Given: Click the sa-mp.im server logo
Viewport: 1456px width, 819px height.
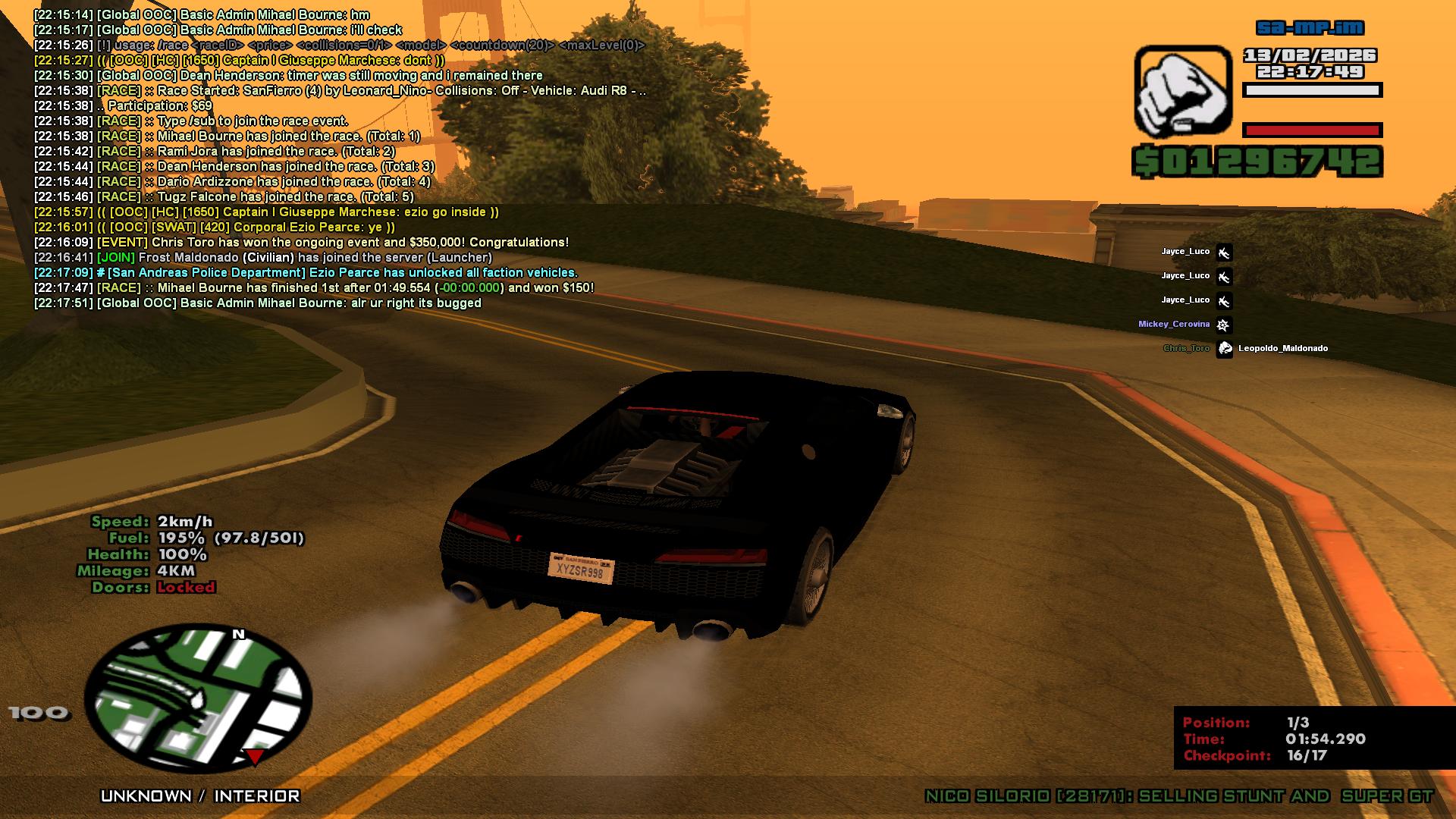Looking at the screenshot, I should pyautogui.click(x=1310, y=28).
